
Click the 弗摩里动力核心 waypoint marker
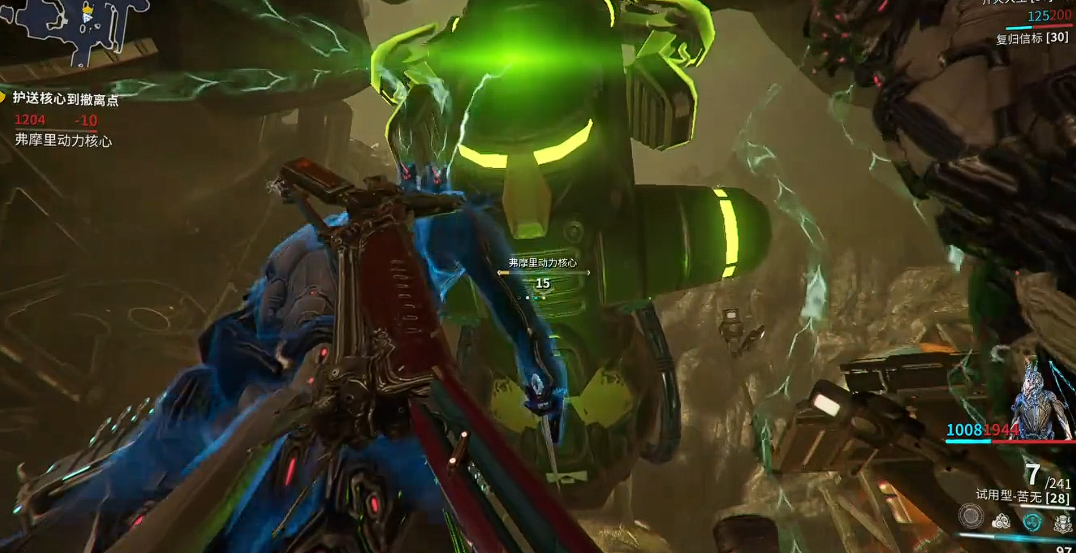tap(542, 268)
